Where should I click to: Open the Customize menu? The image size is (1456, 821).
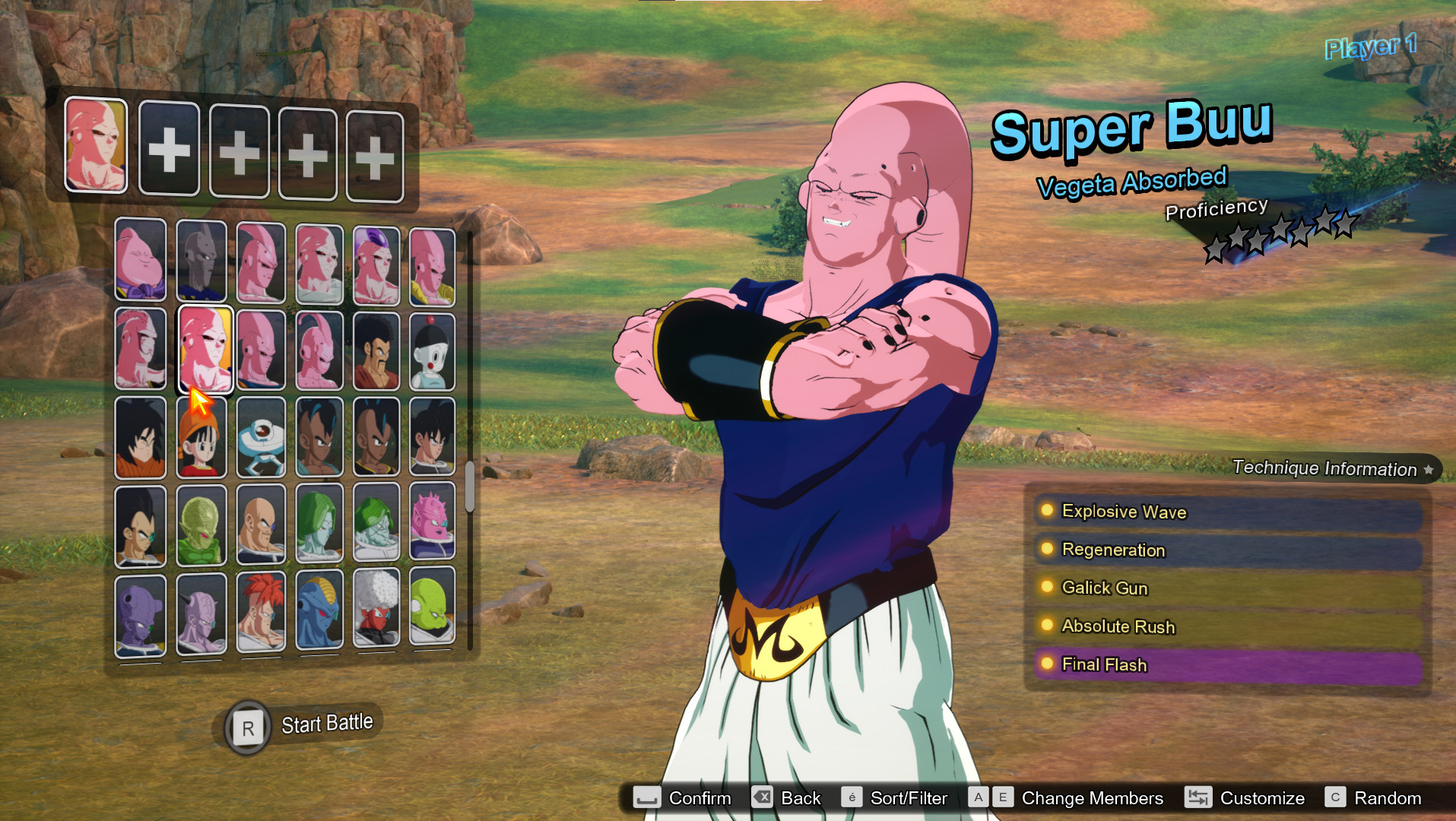coord(1261,797)
